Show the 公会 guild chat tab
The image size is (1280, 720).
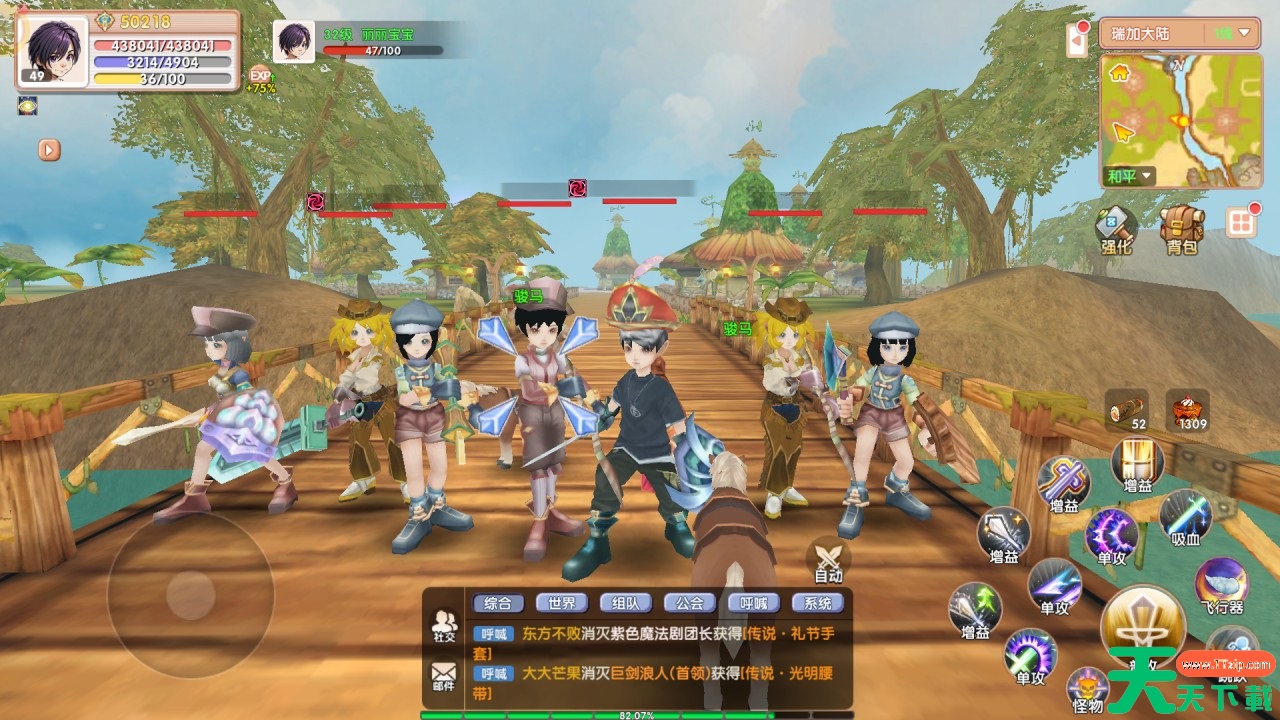tap(689, 603)
